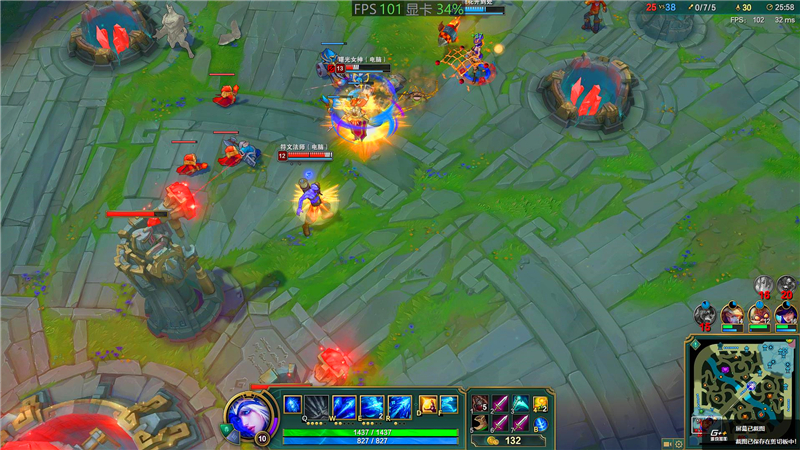Trigger the D summoner spell
This screenshot has width=800, height=450.
[427, 404]
